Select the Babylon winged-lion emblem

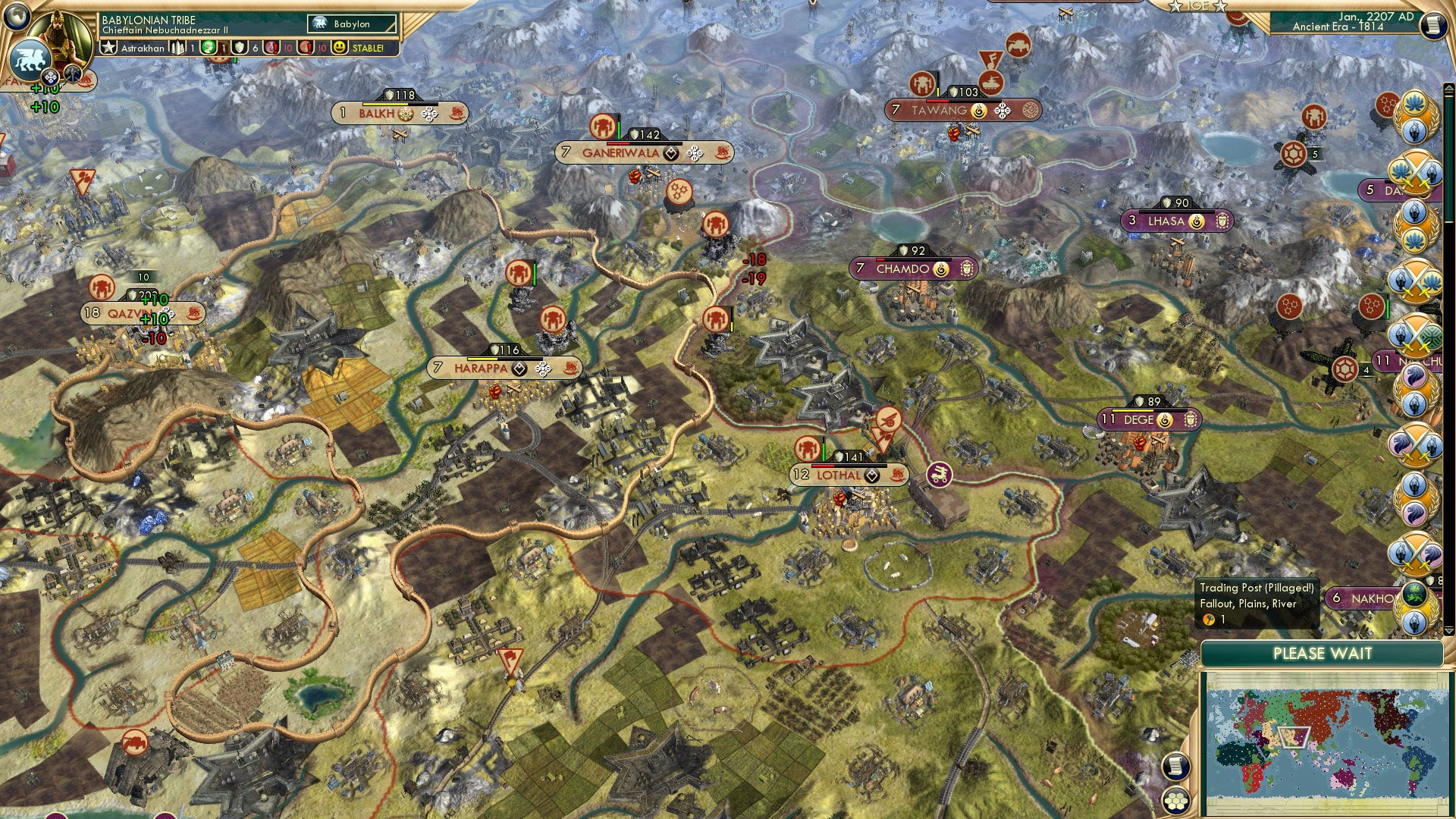[x=30, y=59]
